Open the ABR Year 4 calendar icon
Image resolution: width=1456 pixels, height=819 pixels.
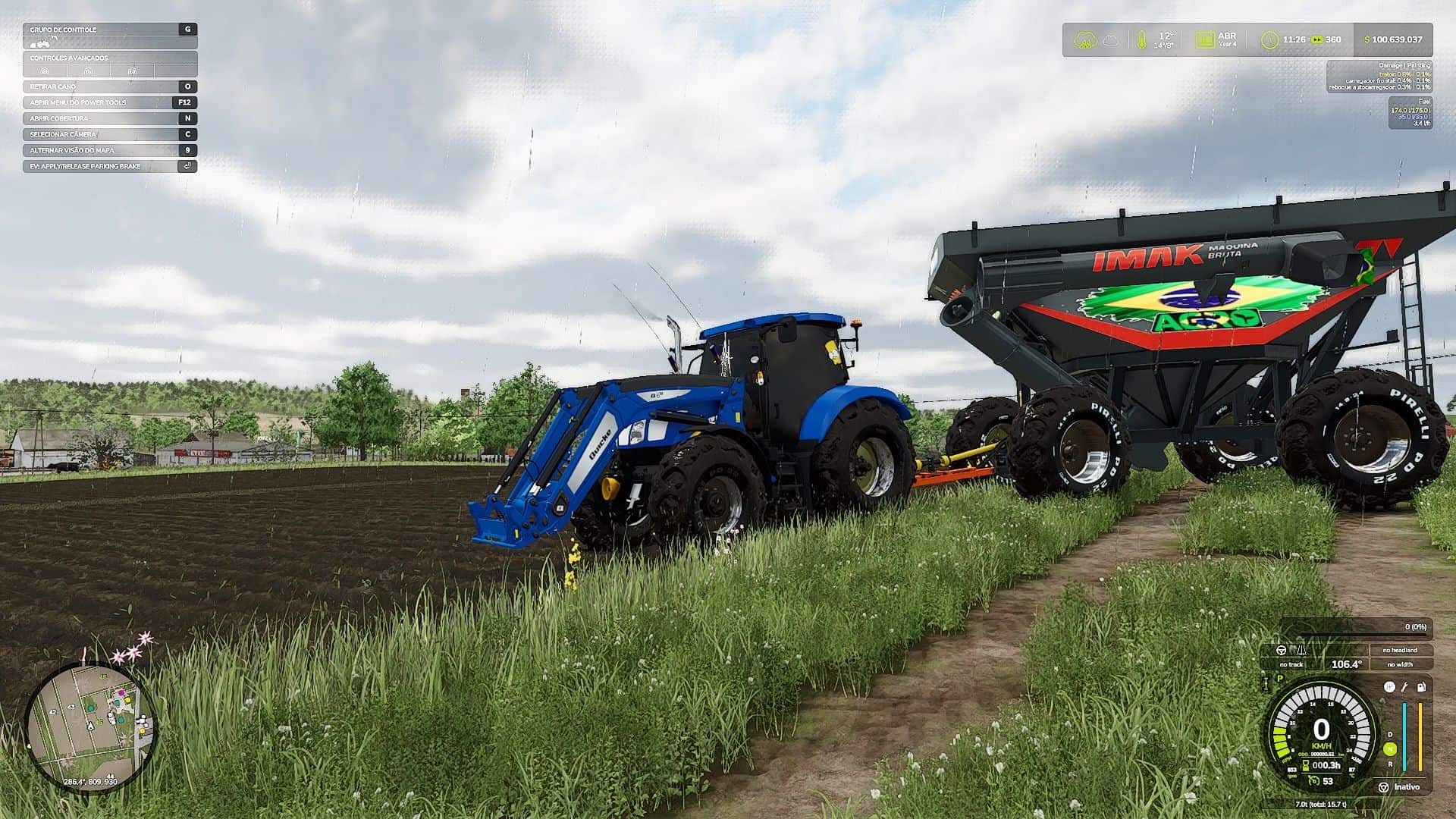[x=1207, y=39]
